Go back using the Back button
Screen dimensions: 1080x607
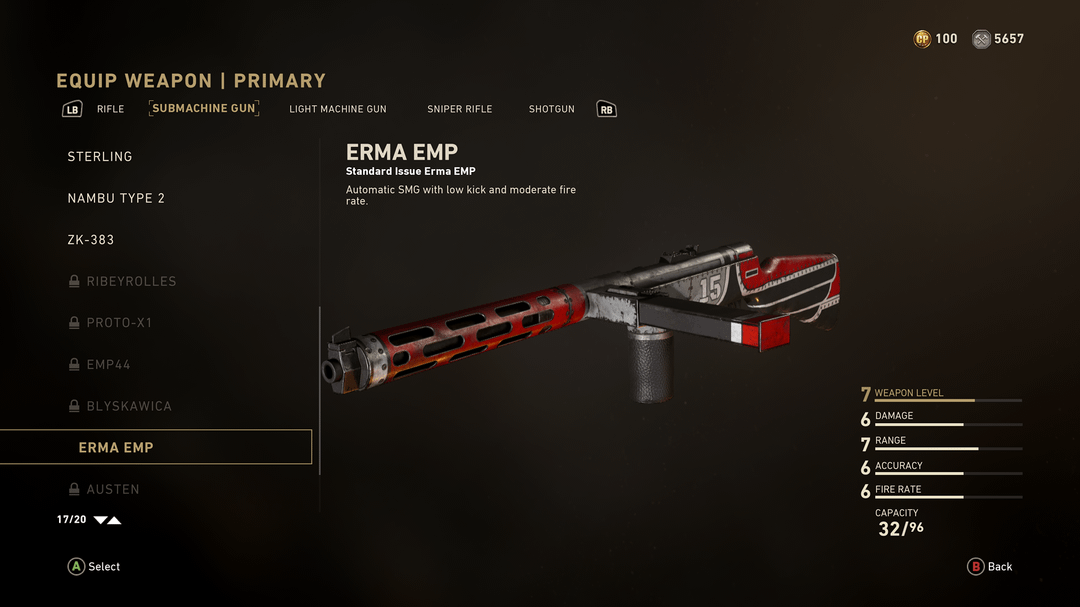tap(990, 567)
